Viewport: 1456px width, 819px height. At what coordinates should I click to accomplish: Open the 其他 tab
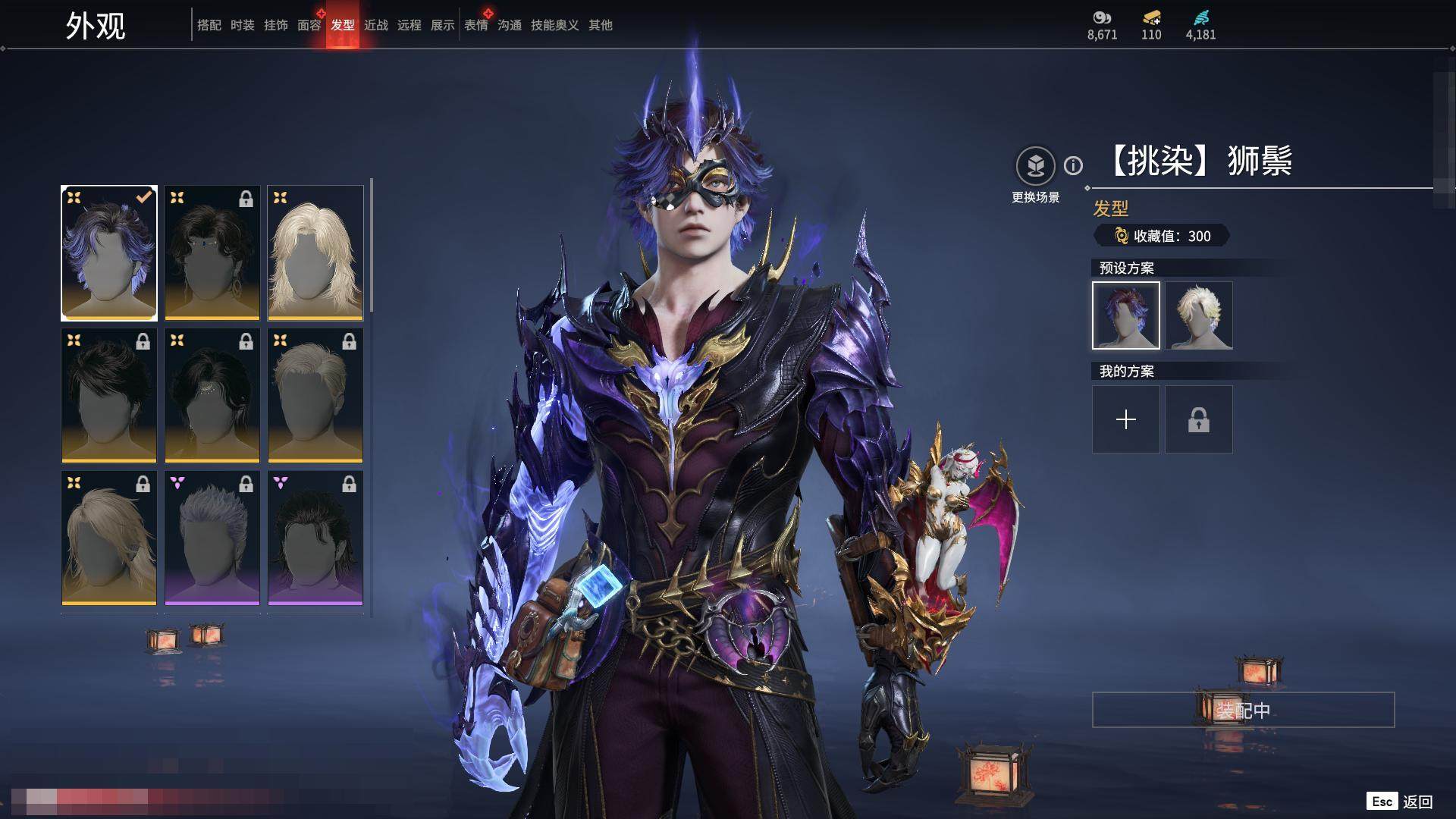coord(600,25)
